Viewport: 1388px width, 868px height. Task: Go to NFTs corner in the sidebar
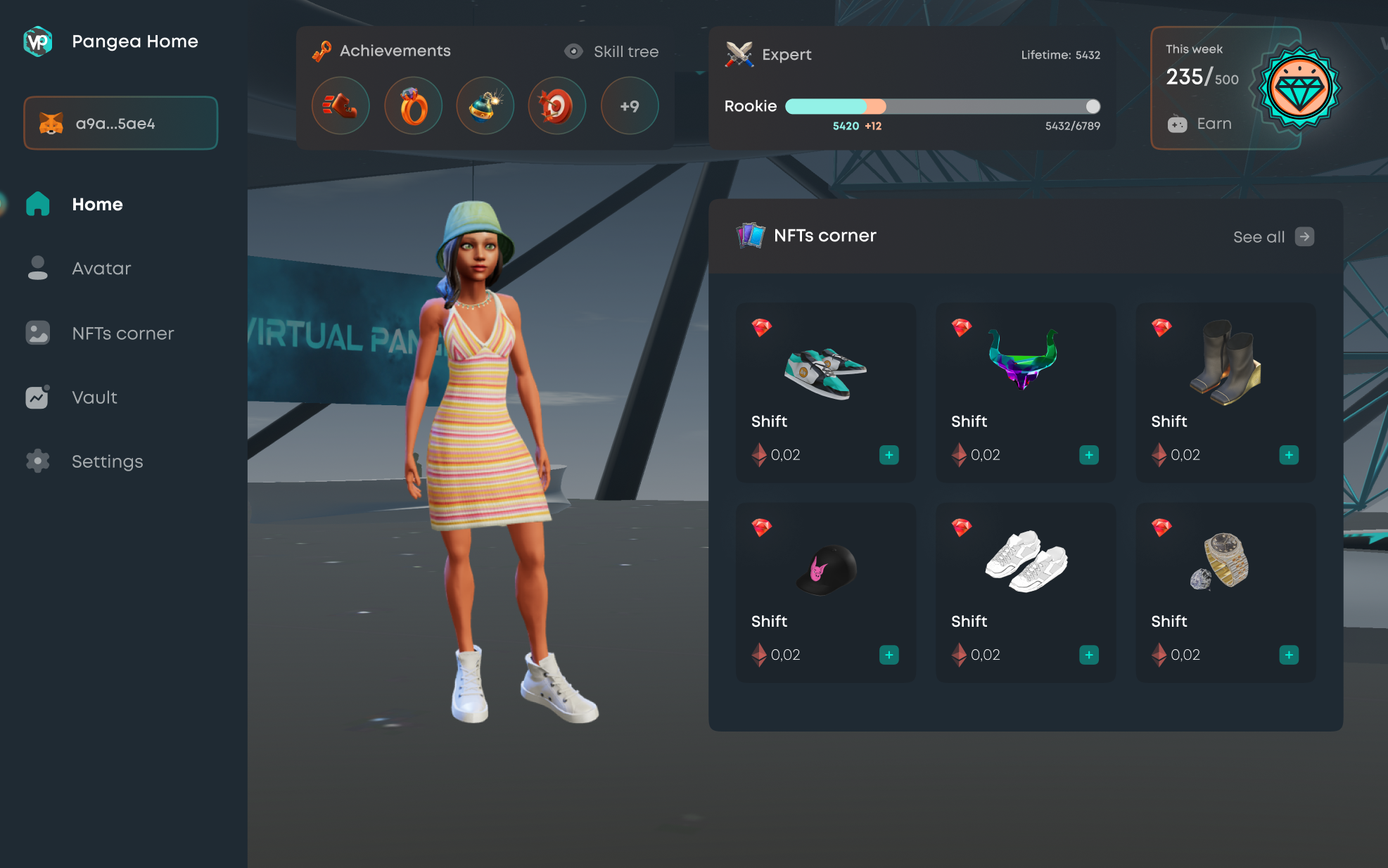[122, 333]
